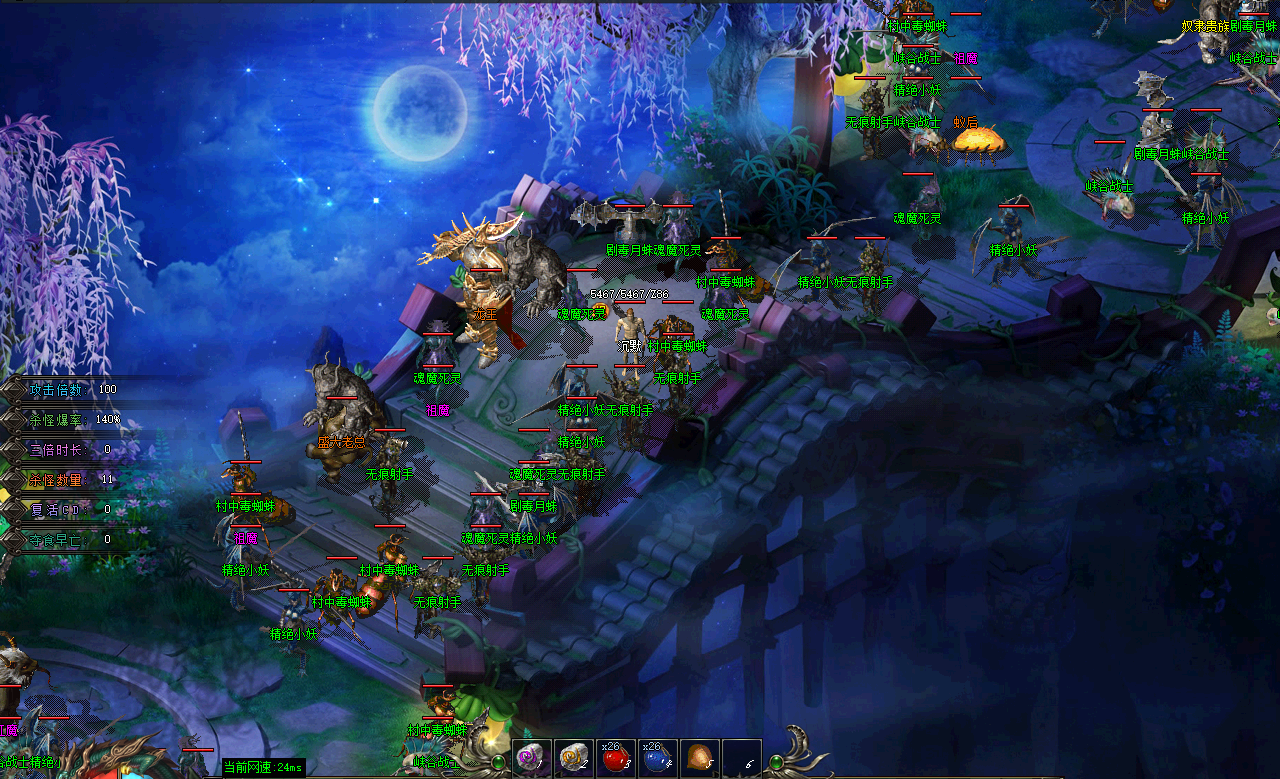Use the purple swirl stone in slot 1
Screen dimensions: 1280x779
coord(531,759)
